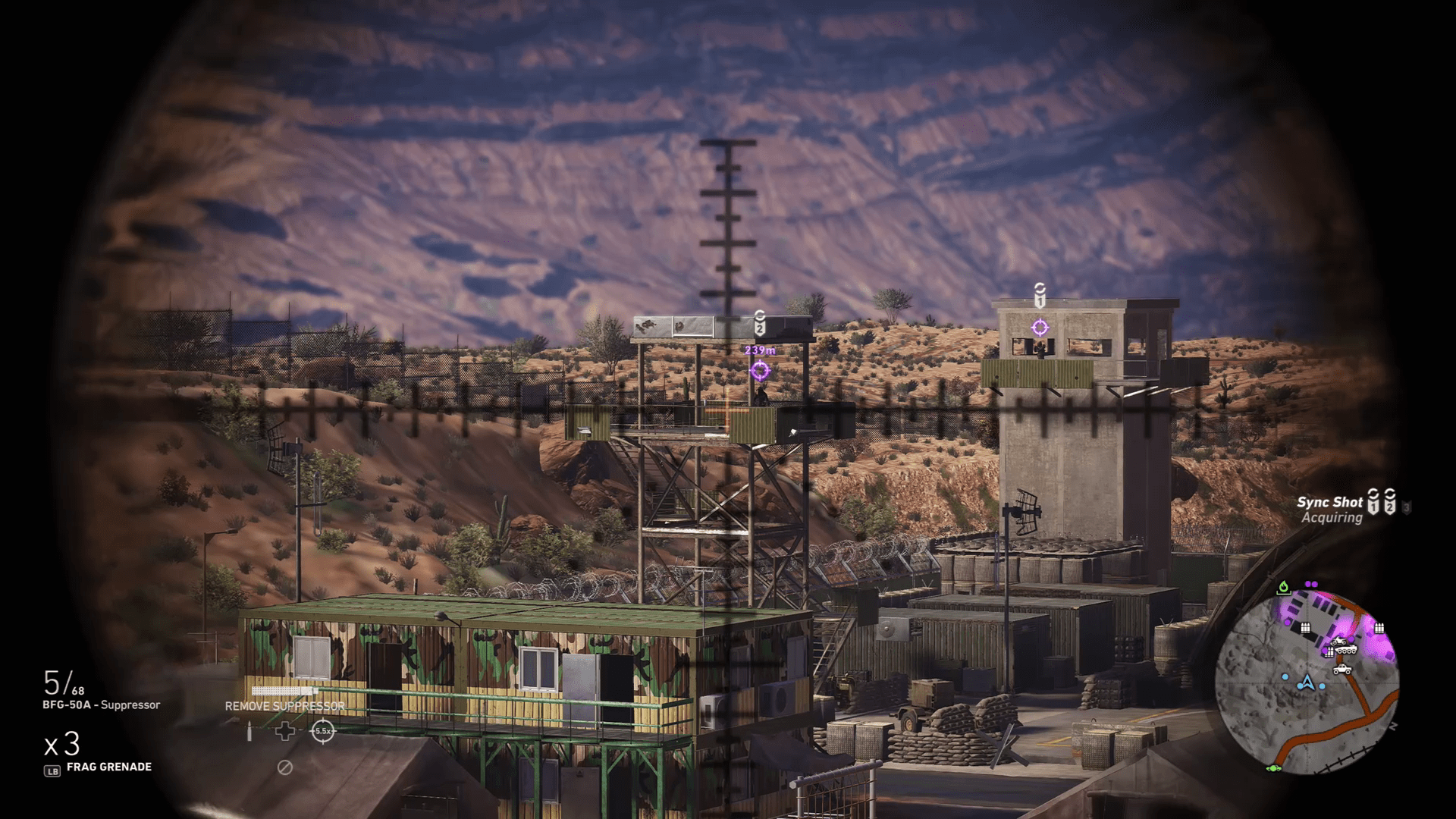Click the flame objective icon above the minimap
This screenshot has height=819, width=1456.
[x=1284, y=588]
